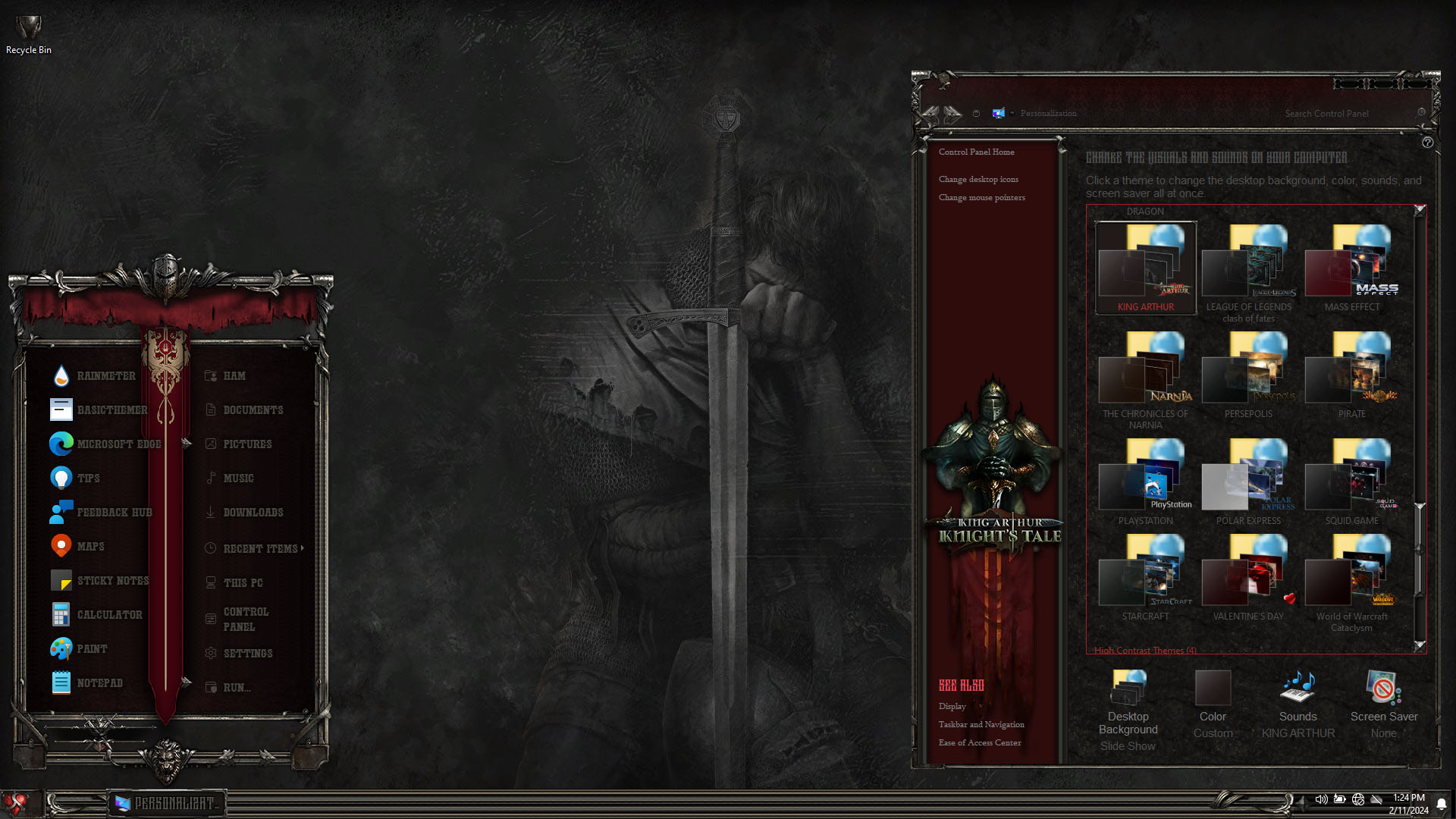Open the Calculator app entry
The height and width of the screenshot is (819, 1456).
tap(108, 615)
